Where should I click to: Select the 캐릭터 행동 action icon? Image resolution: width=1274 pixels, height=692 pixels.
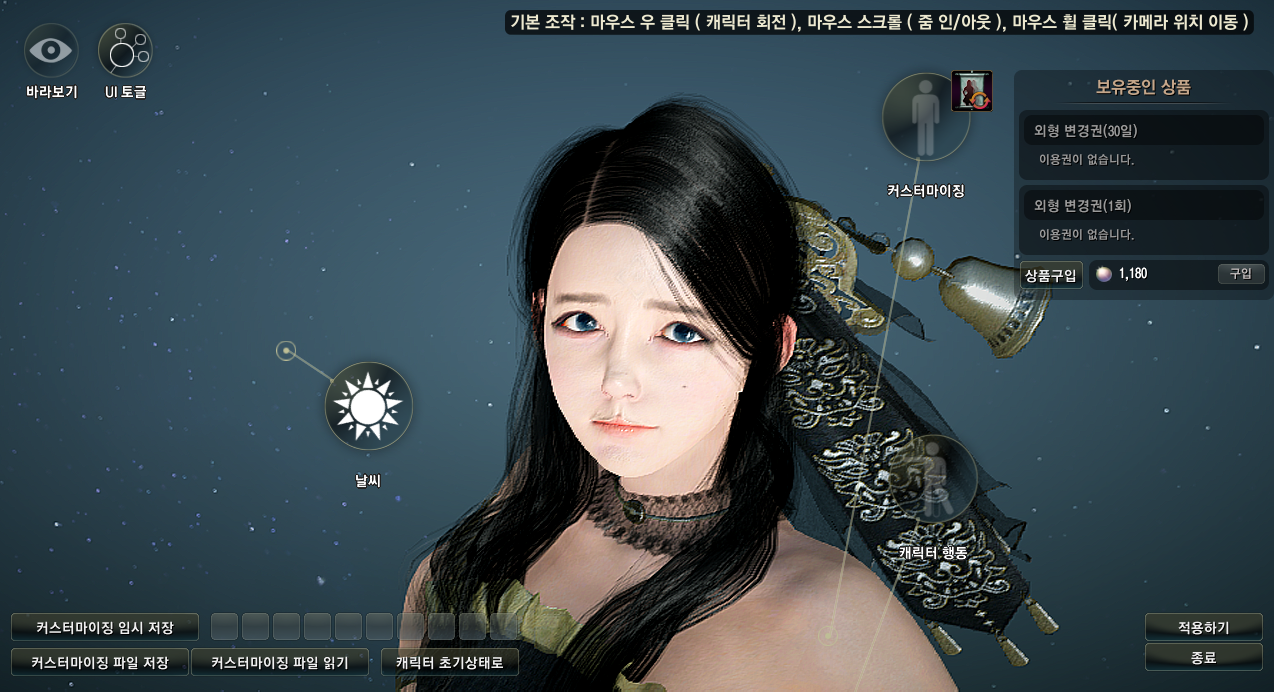(x=933, y=479)
